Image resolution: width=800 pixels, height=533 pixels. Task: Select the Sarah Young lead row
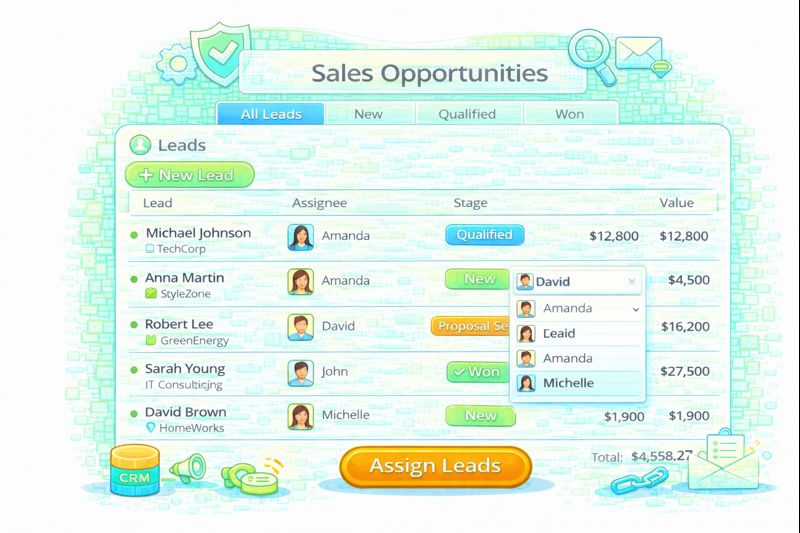(x=185, y=369)
